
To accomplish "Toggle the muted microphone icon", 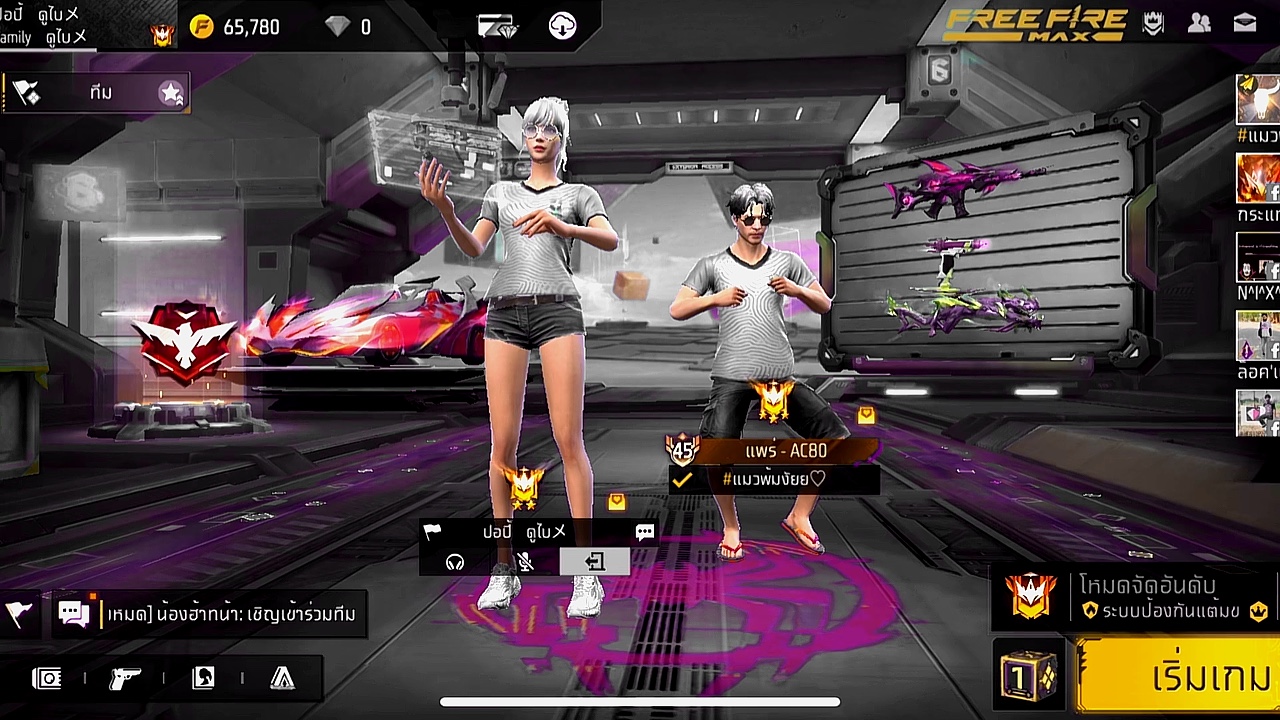I will (x=525, y=562).
